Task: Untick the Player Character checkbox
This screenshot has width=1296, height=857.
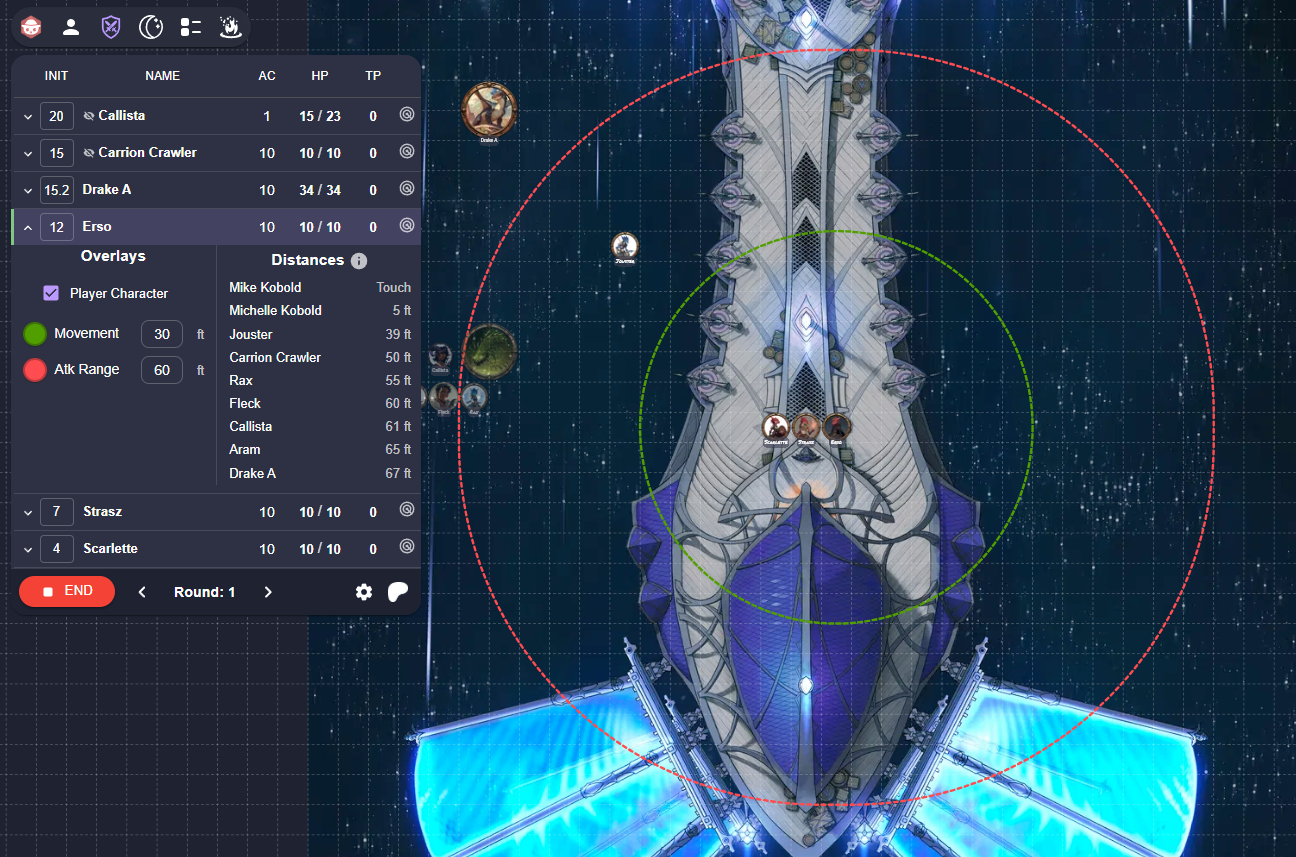Action: click(51, 293)
